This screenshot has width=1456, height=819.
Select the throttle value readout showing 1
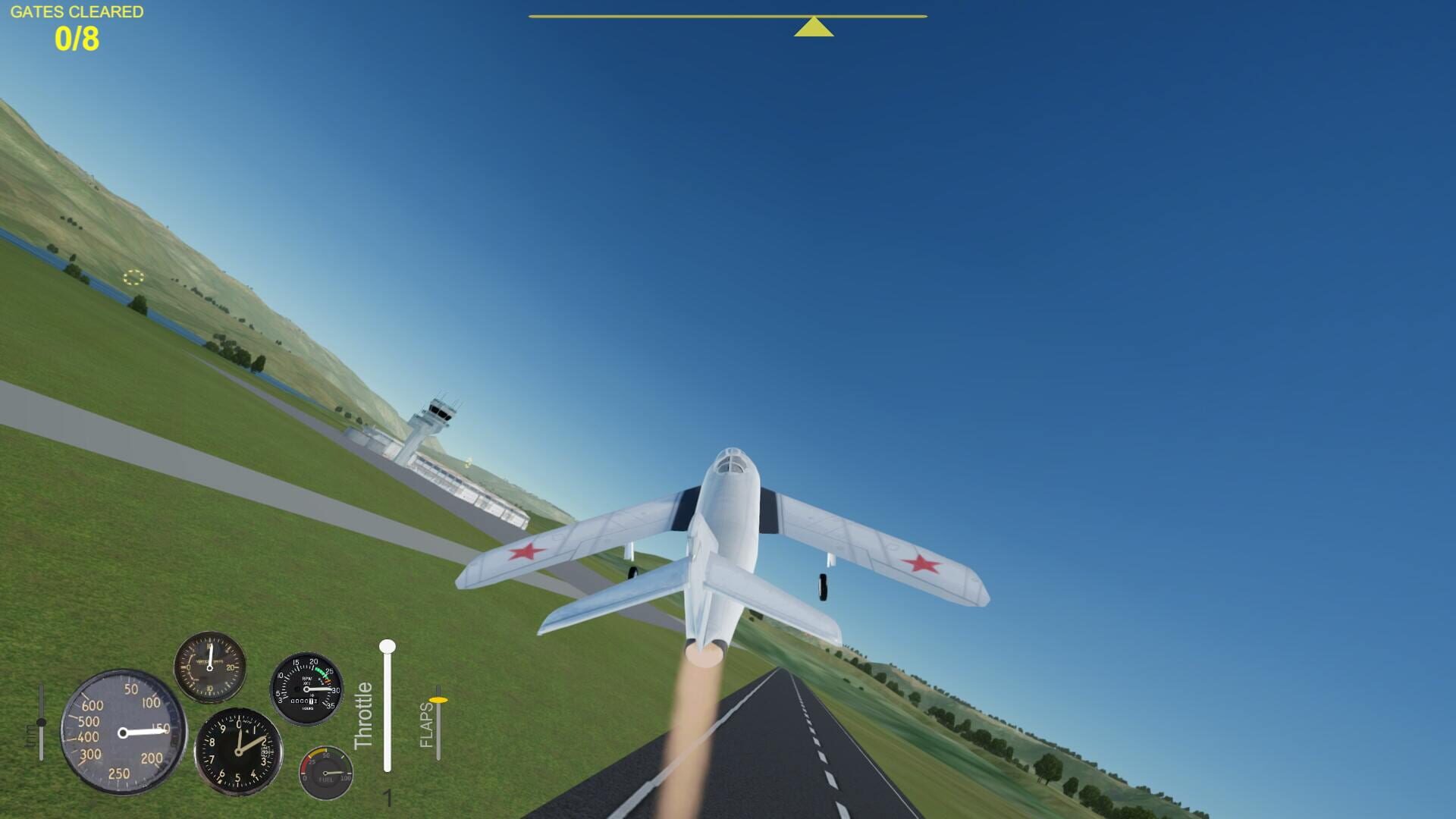(389, 798)
